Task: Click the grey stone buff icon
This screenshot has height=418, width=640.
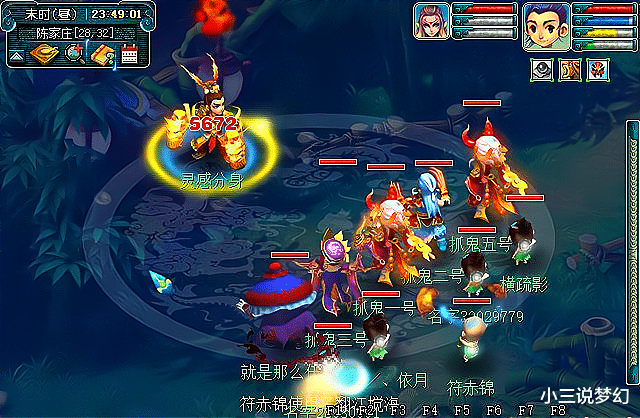Action: (x=541, y=69)
